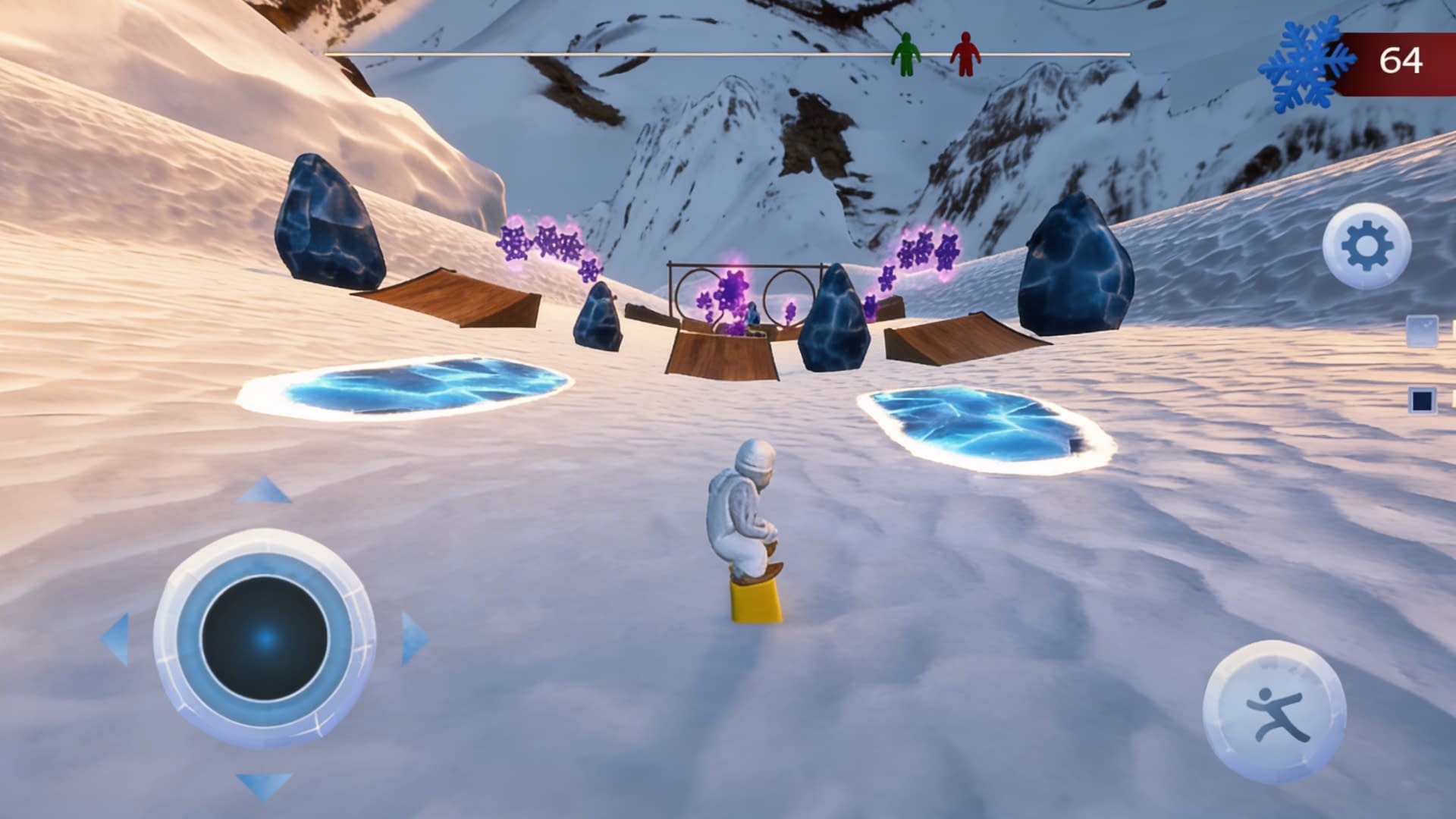This screenshot has height=819, width=1456.
Task: Open settings with the gear button
Action: [x=1367, y=246]
